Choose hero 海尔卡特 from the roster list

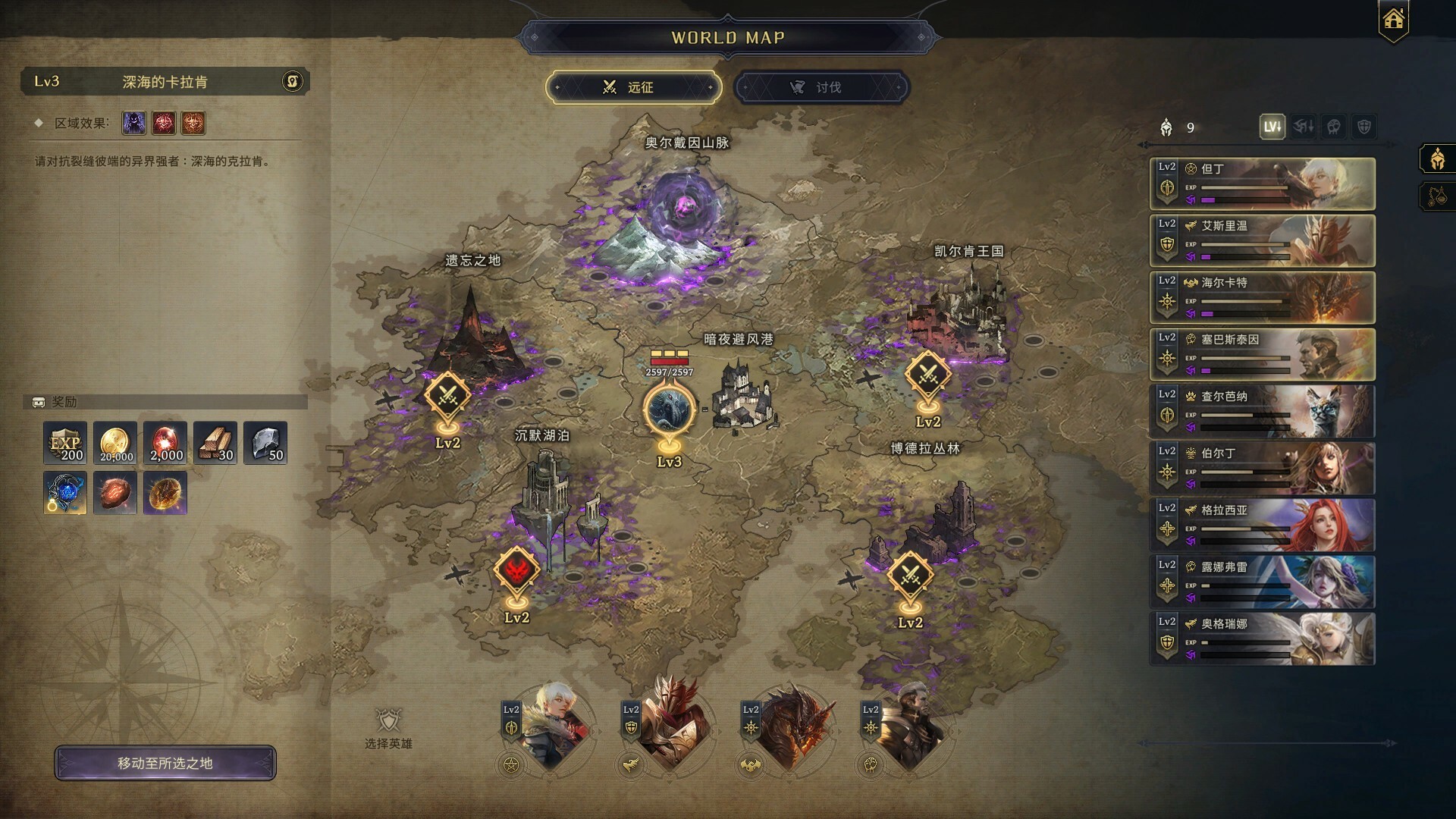[x=1262, y=297]
